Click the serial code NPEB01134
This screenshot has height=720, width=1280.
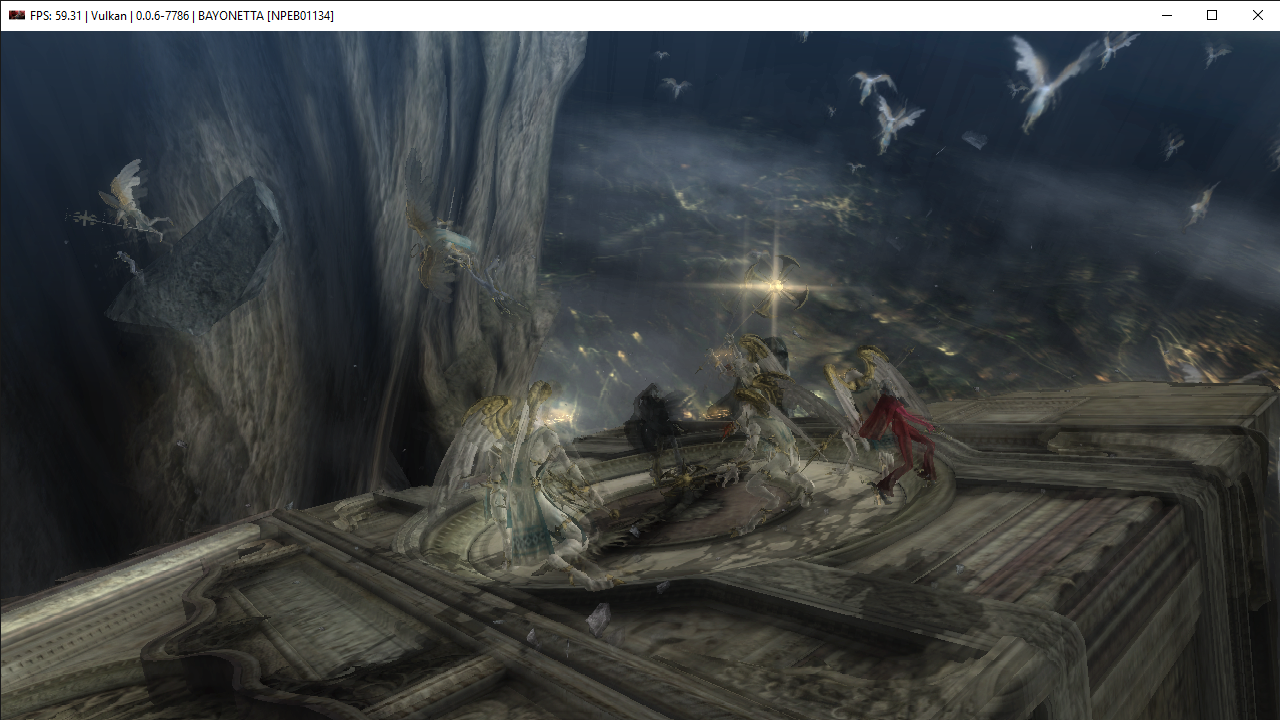[300, 15]
